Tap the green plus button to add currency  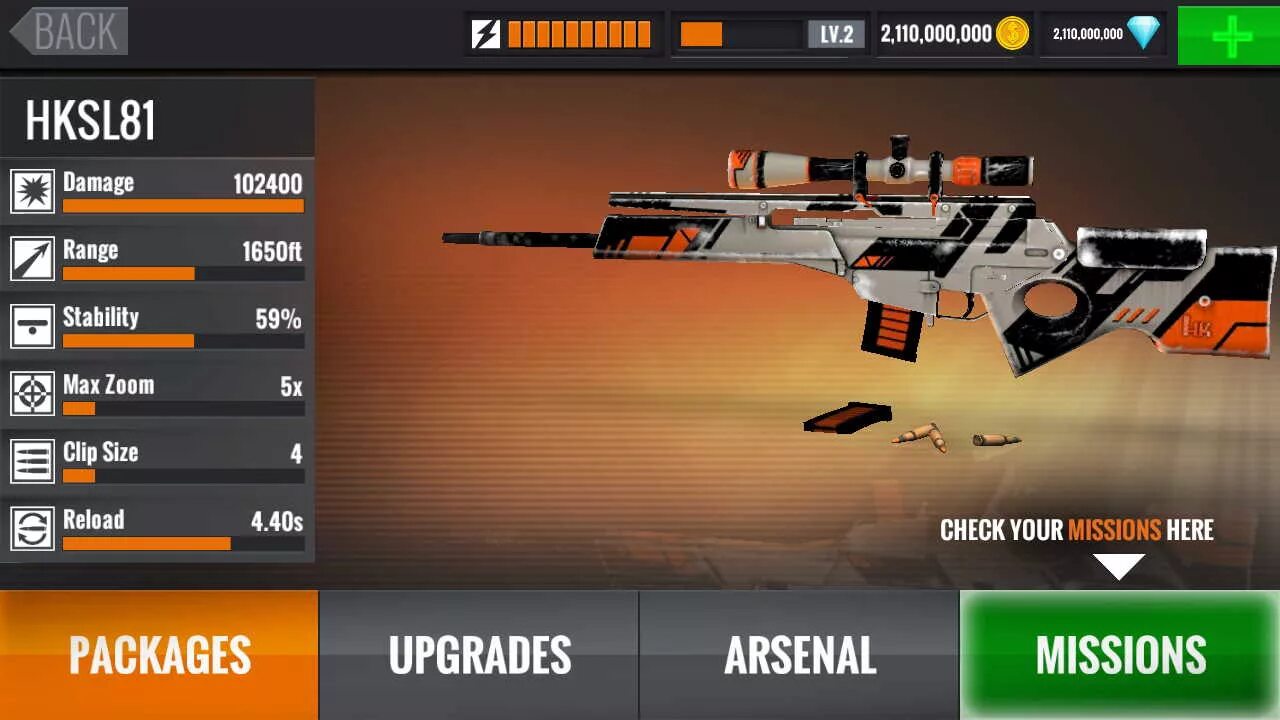(1229, 35)
